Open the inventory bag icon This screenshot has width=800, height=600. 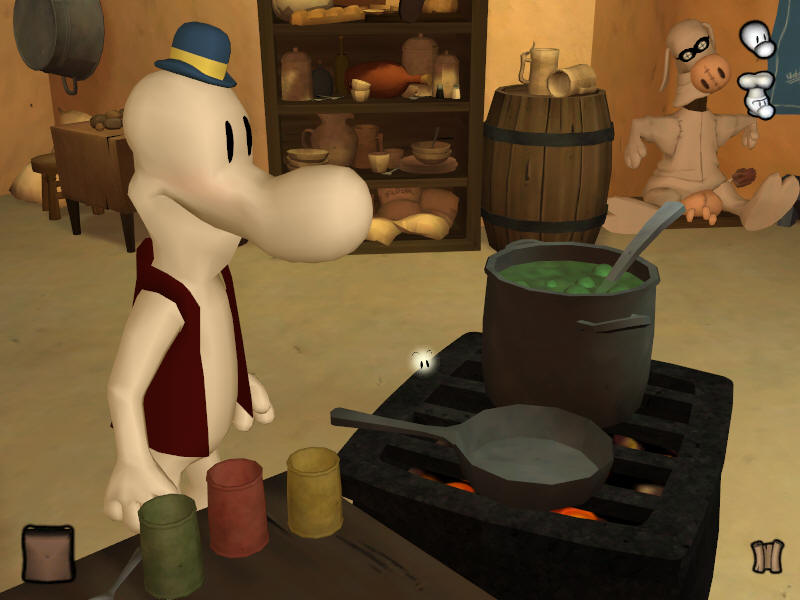point(48,553)
